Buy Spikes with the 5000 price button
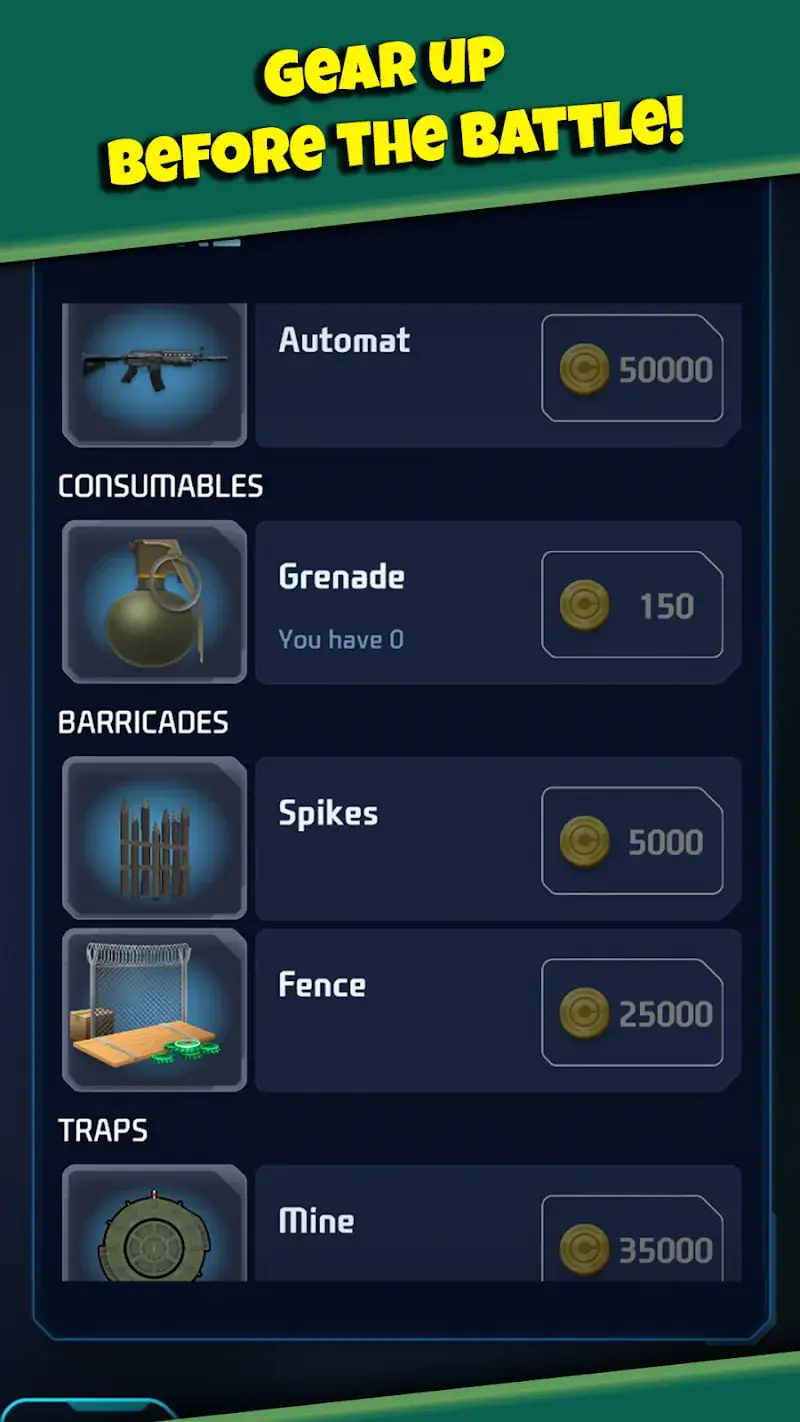Screen dimensions: 800x1422 pos(632,841)
